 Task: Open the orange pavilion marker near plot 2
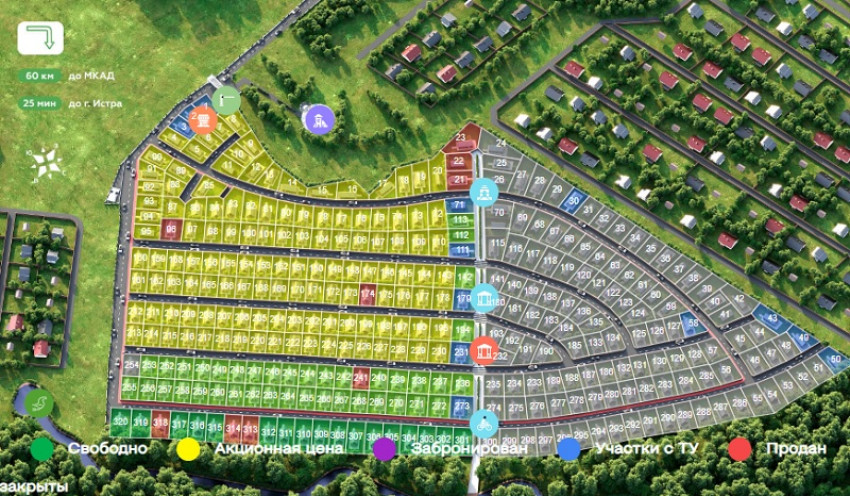point(203,122)
